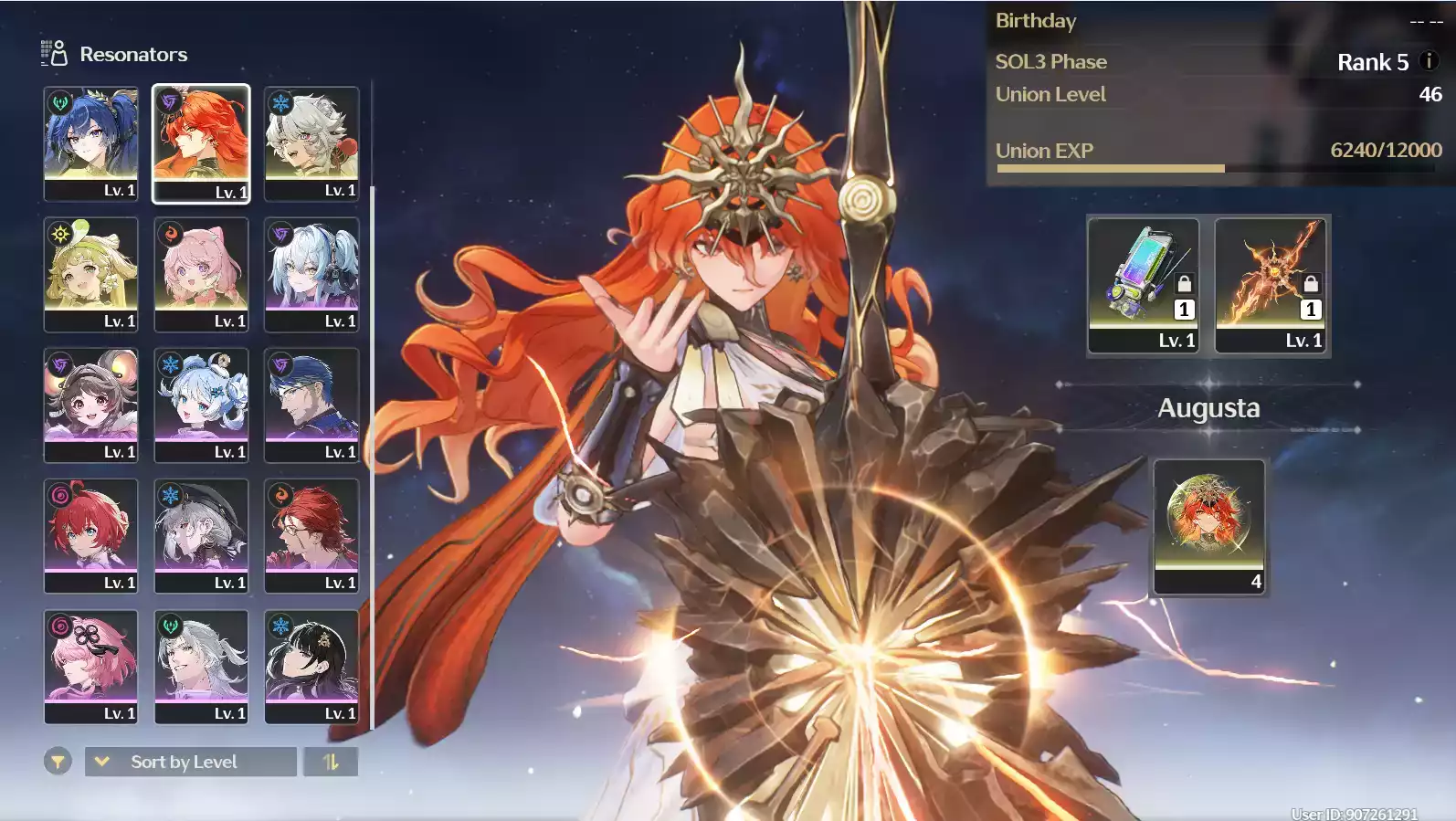Show SOL3 Phase rank info
Screen dimensions: 1456x821
point(1430,61)
